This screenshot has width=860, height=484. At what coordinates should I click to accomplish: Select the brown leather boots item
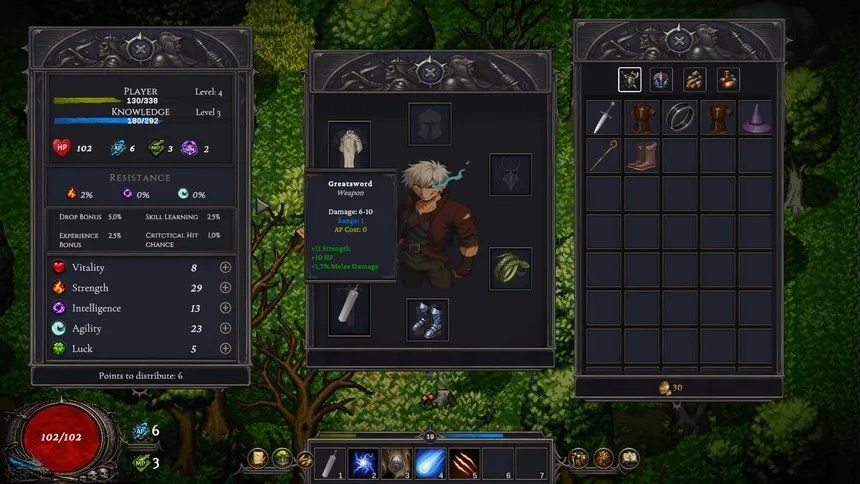[641, 155]
